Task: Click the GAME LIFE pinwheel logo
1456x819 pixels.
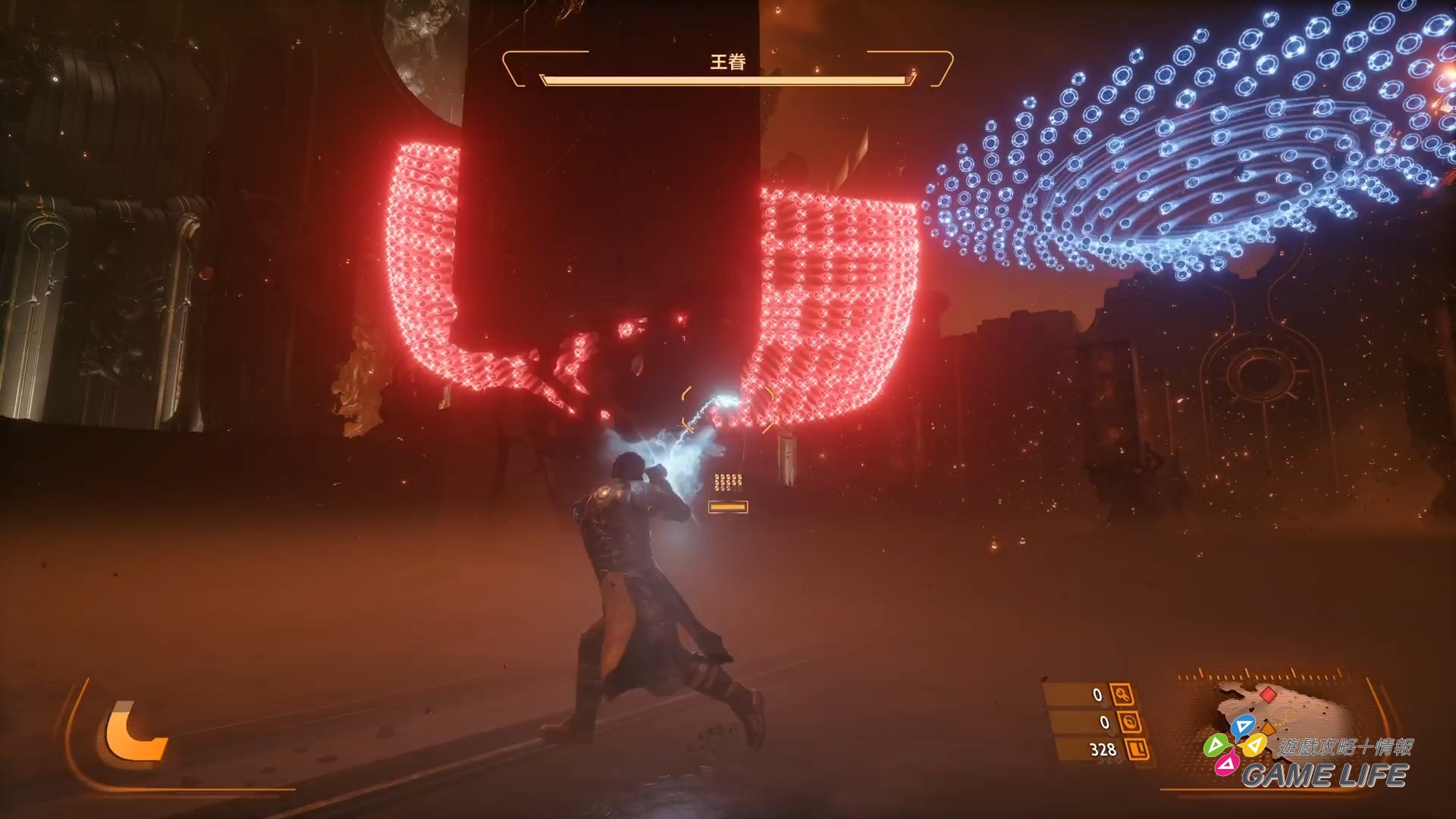Action: (x=1236, y=746)
